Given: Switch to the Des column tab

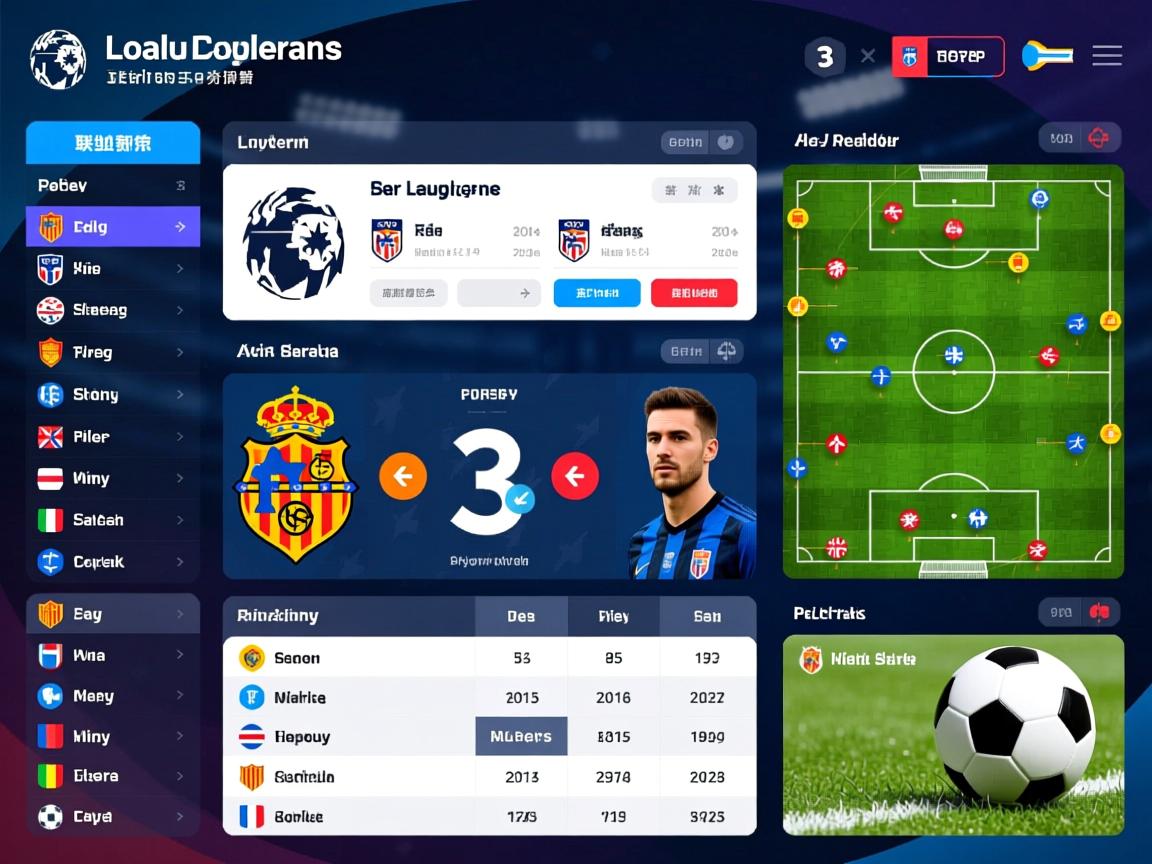Looking at the screenshot, I should (x=521, y=616).
